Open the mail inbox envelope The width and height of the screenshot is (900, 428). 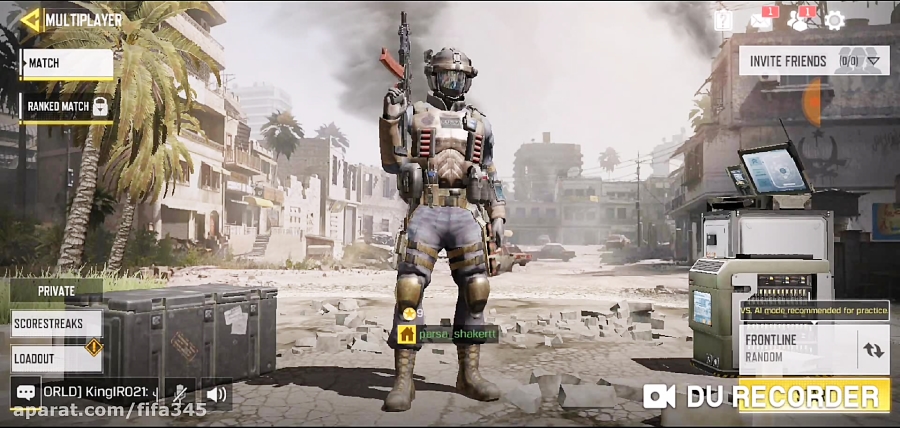763,20
